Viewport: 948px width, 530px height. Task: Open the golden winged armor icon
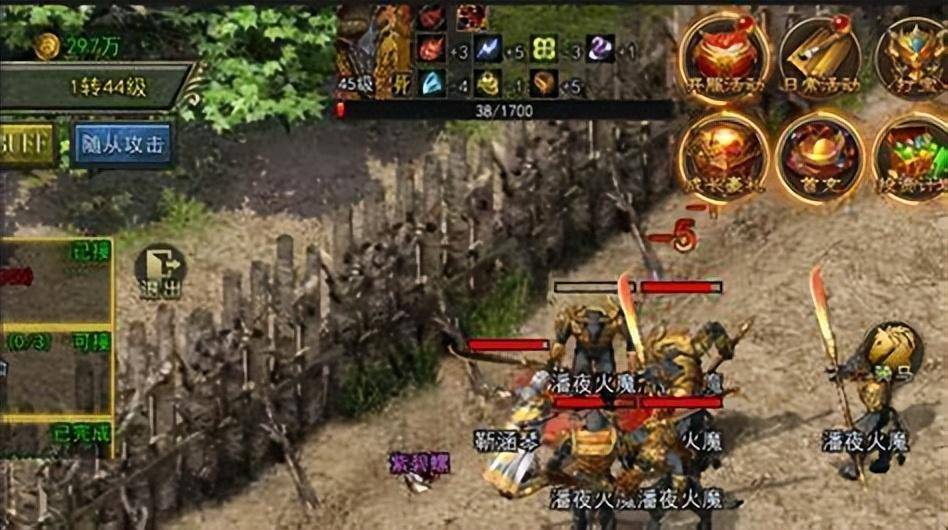coord(912,55)
